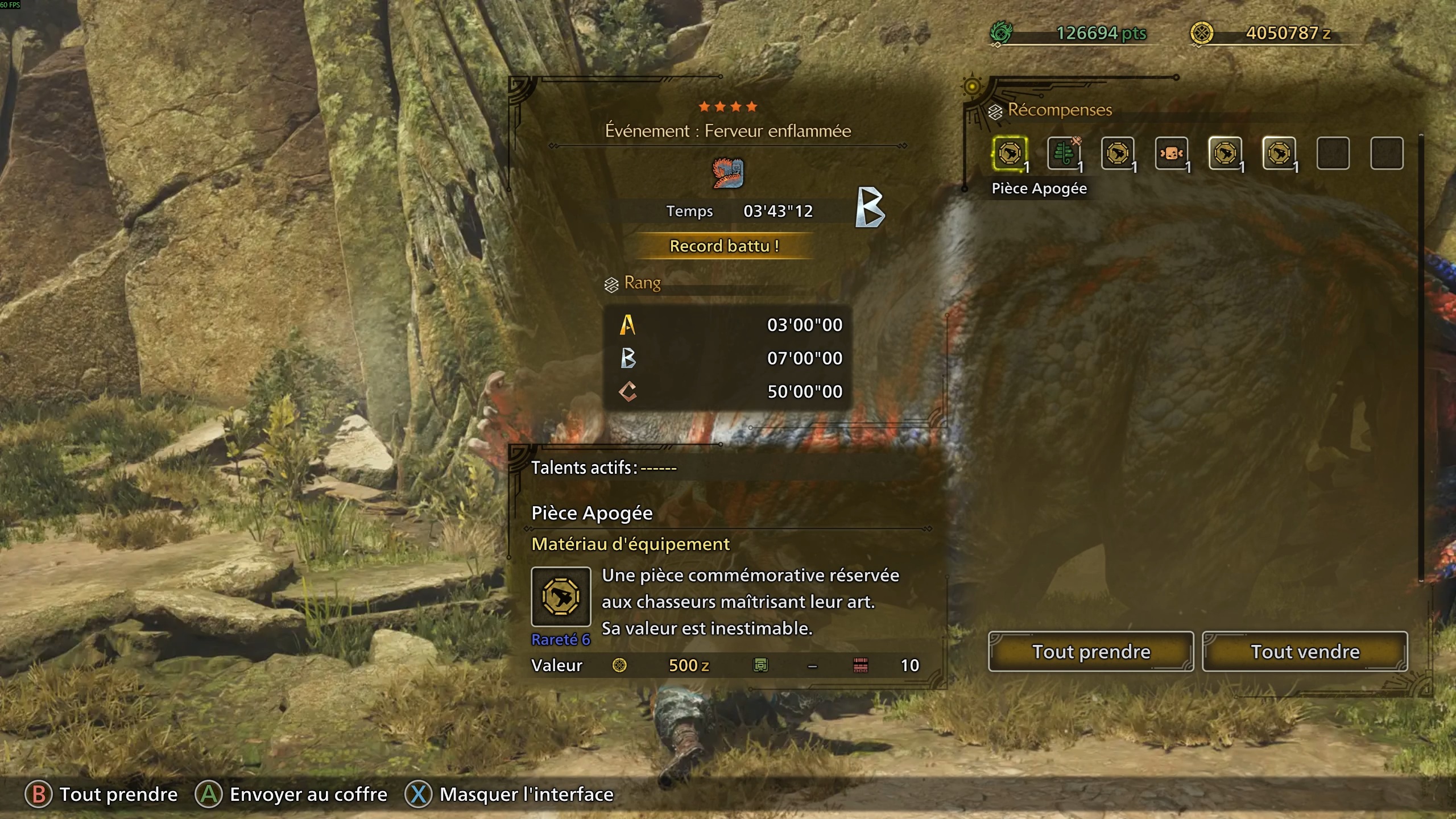Click the gold A rank time row
The height and width of the screenshot is (819, 1456).
pos(728,324)
